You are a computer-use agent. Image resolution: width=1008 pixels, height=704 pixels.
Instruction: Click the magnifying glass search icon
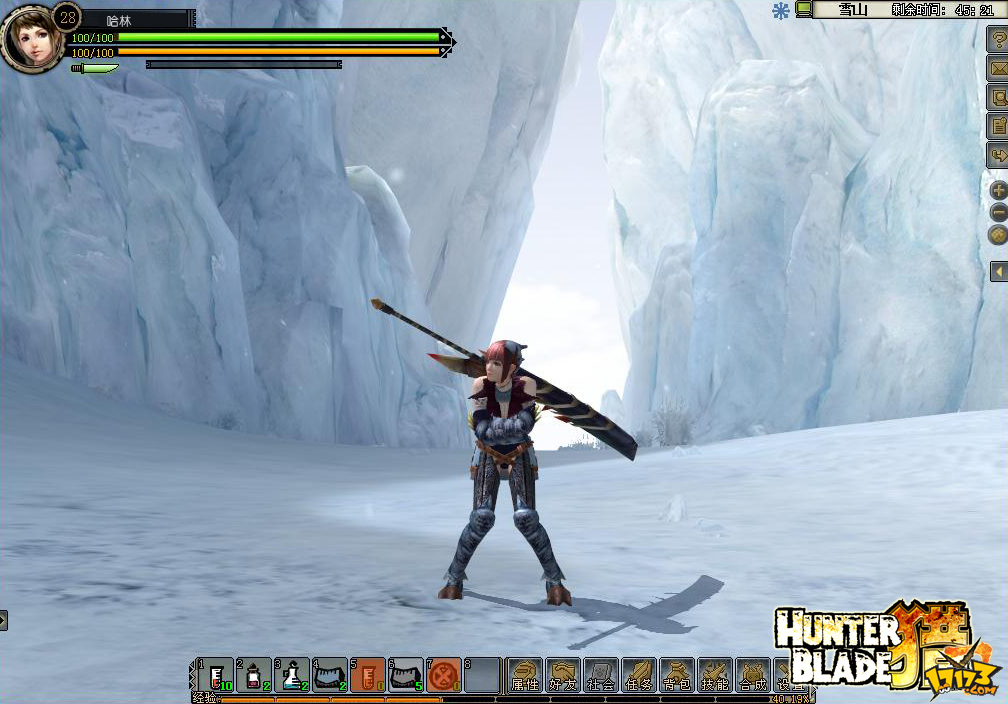coord(997,97)
